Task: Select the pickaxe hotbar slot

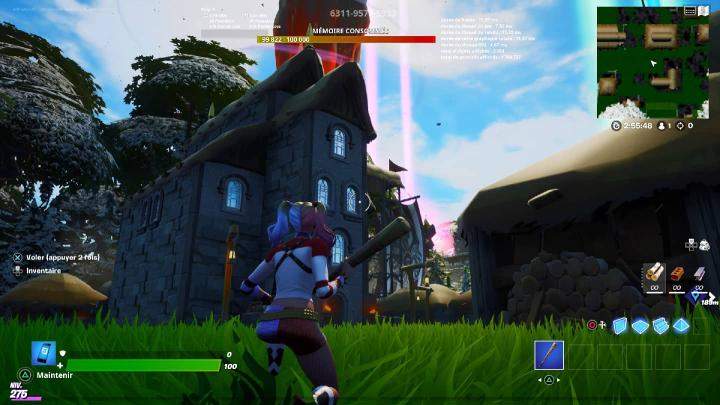Action: pyautogui.click(x=549, y=355)
